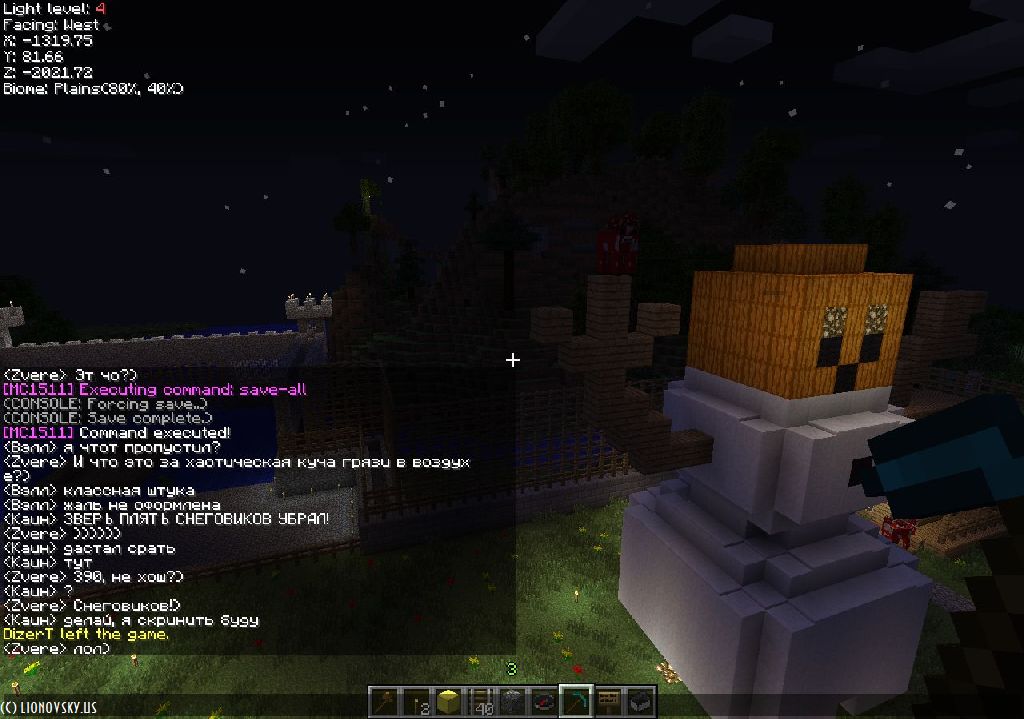1024x719 pixels.
Task: Pick the wooden sign hotbar slot
Action: pos(608,702)
